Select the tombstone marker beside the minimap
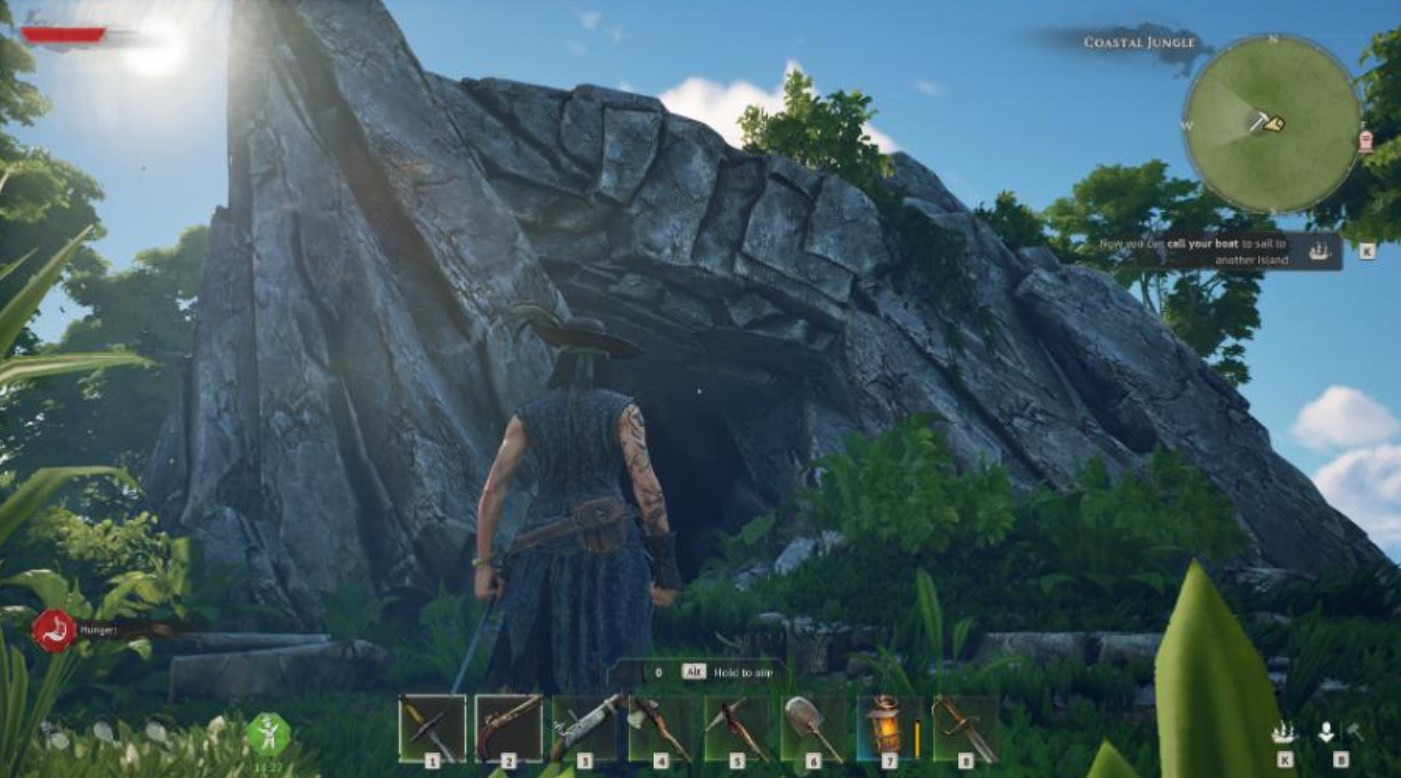Viewport: 1401px width, 778px height. coord(1366,141)
